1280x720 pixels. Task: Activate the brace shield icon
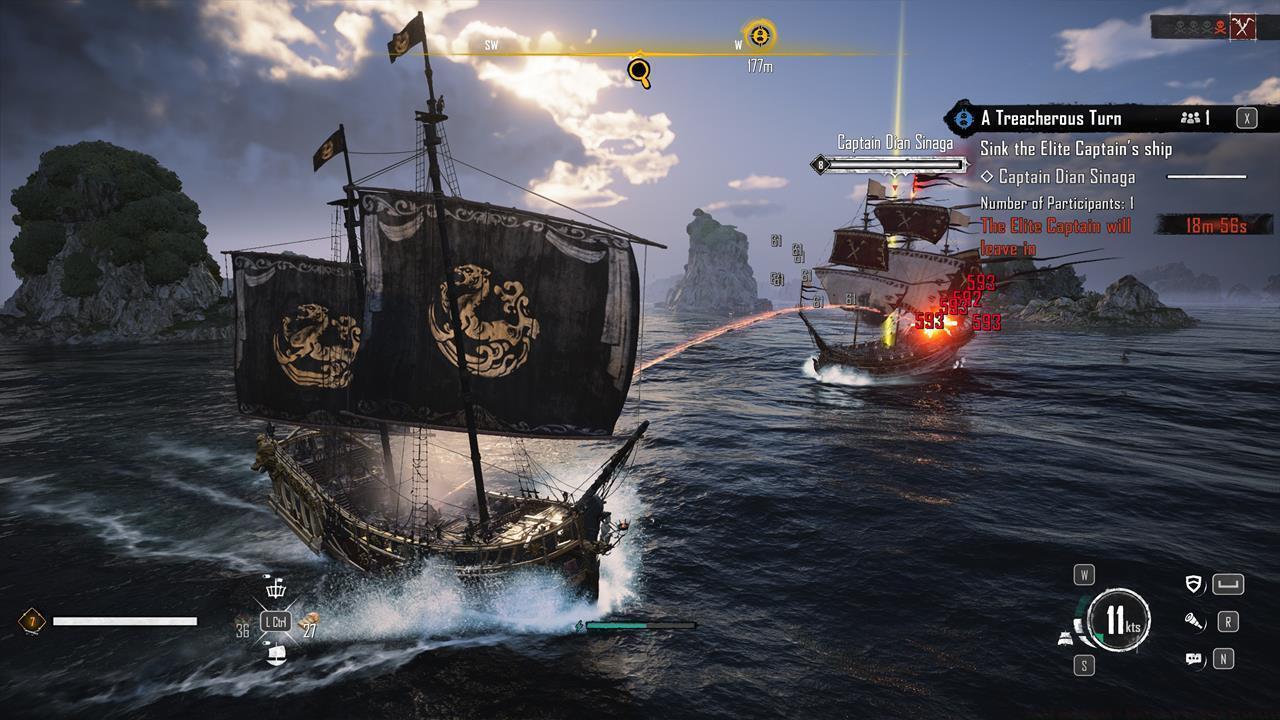1193,585
